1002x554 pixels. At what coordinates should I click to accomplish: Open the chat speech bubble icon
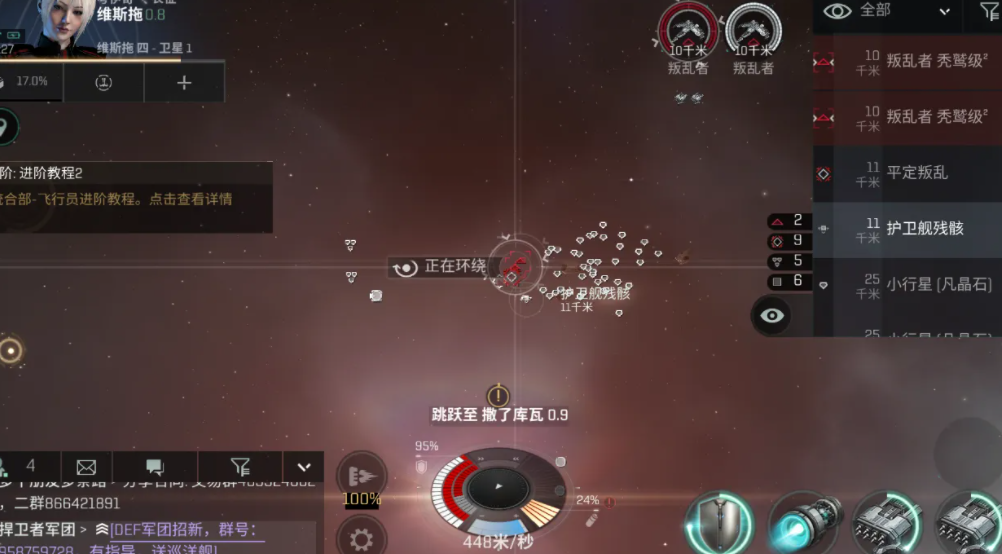click(155, 466)
